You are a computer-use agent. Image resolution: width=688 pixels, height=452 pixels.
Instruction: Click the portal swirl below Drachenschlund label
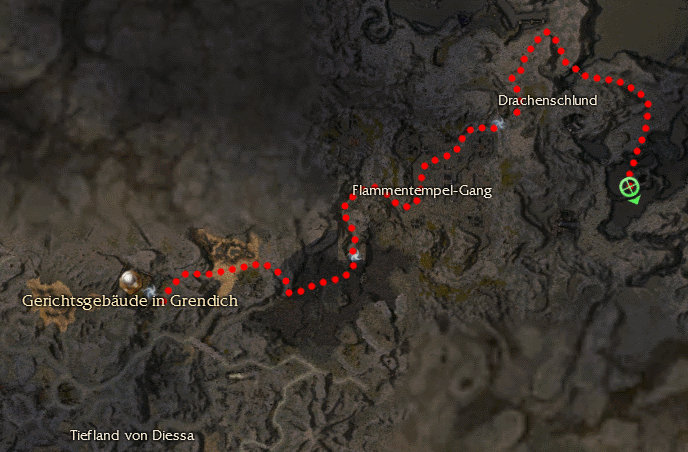(x=497, y=124)
